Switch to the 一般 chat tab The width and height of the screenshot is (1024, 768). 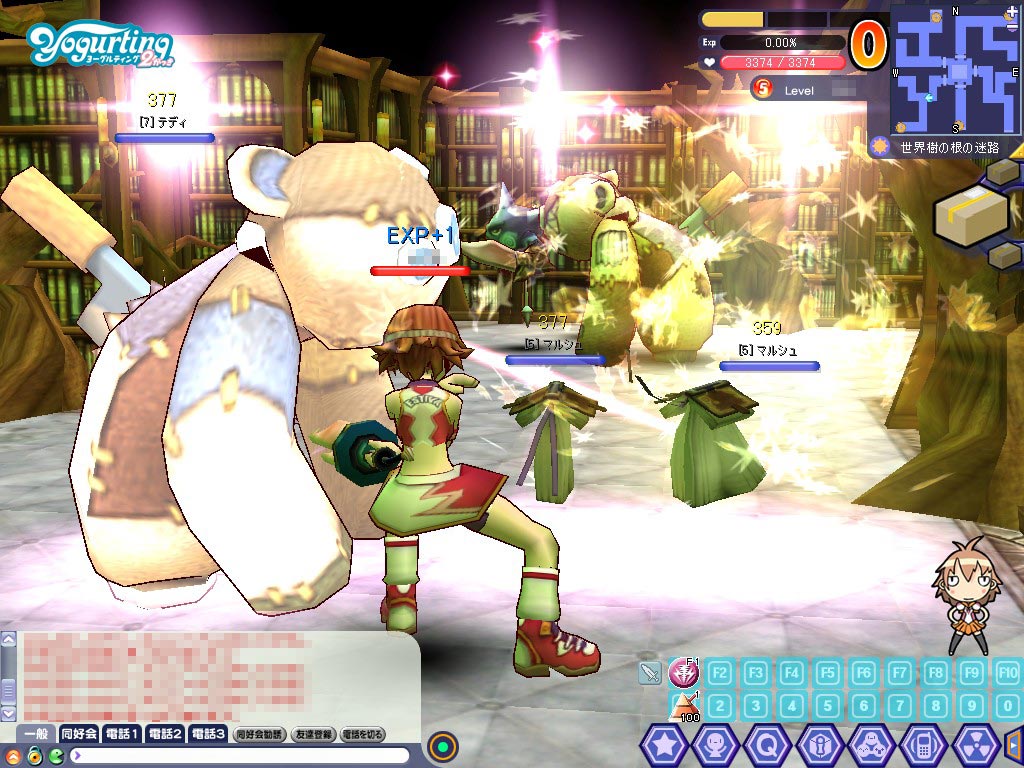[37, 734]
